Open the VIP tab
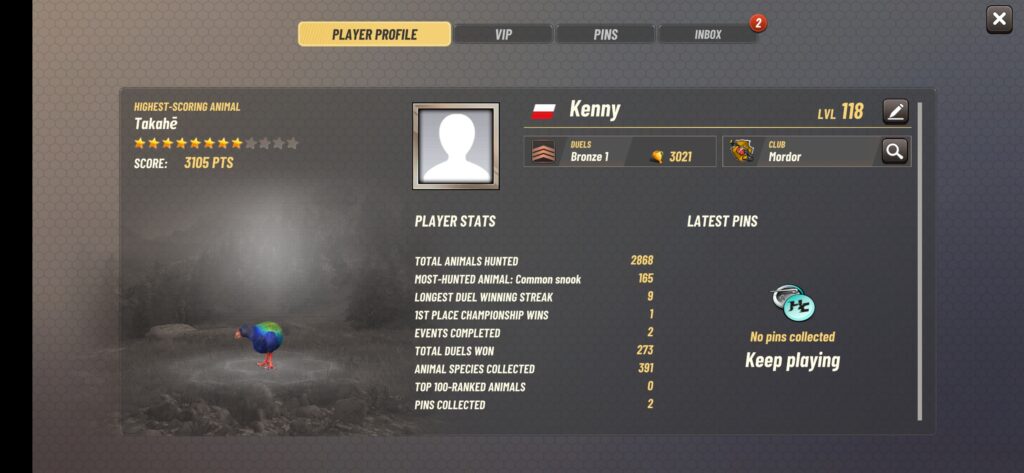Viewport: 1024px width, 473px height. click(503, 34)
